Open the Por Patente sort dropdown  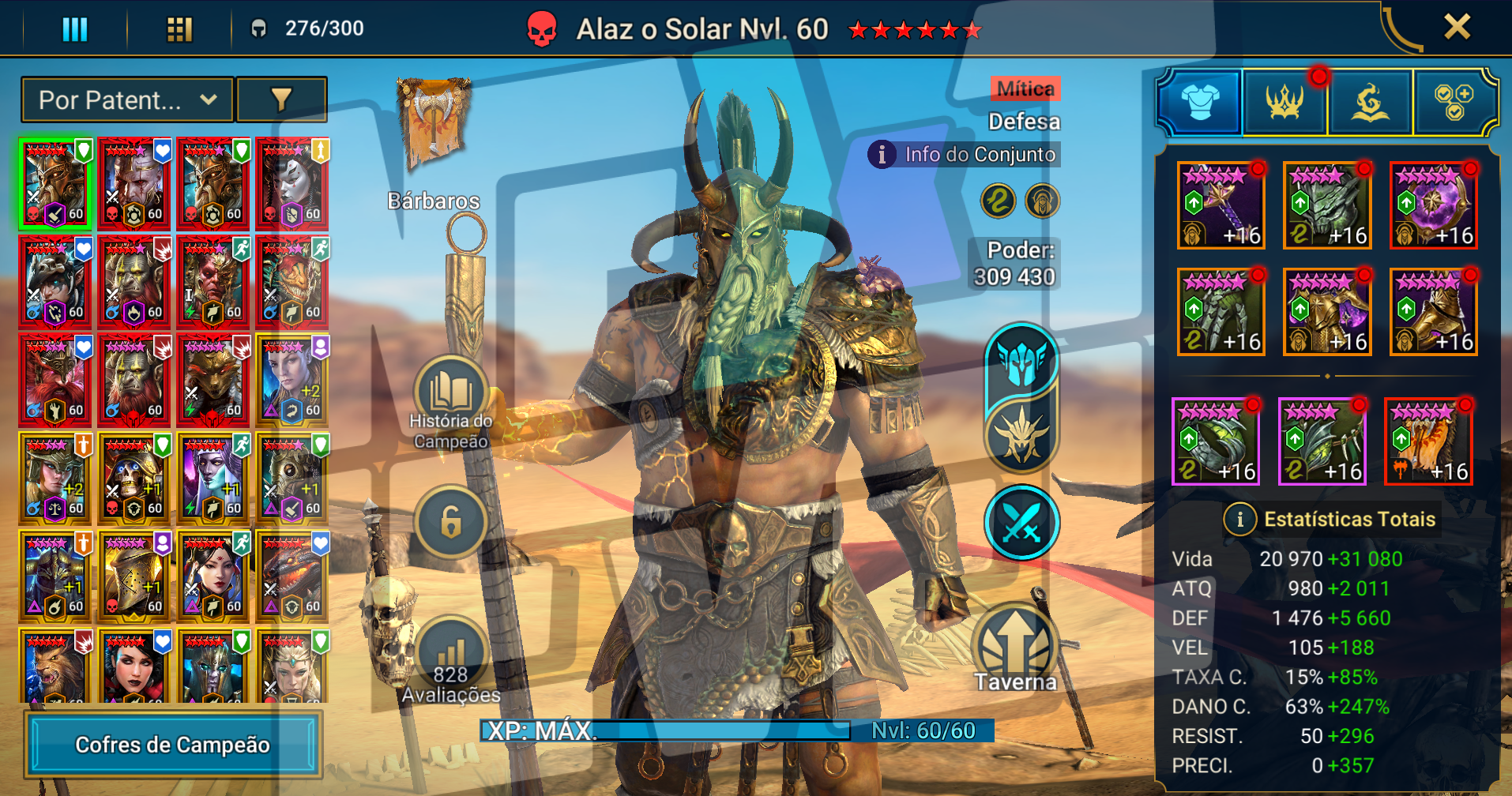[127, 100]
